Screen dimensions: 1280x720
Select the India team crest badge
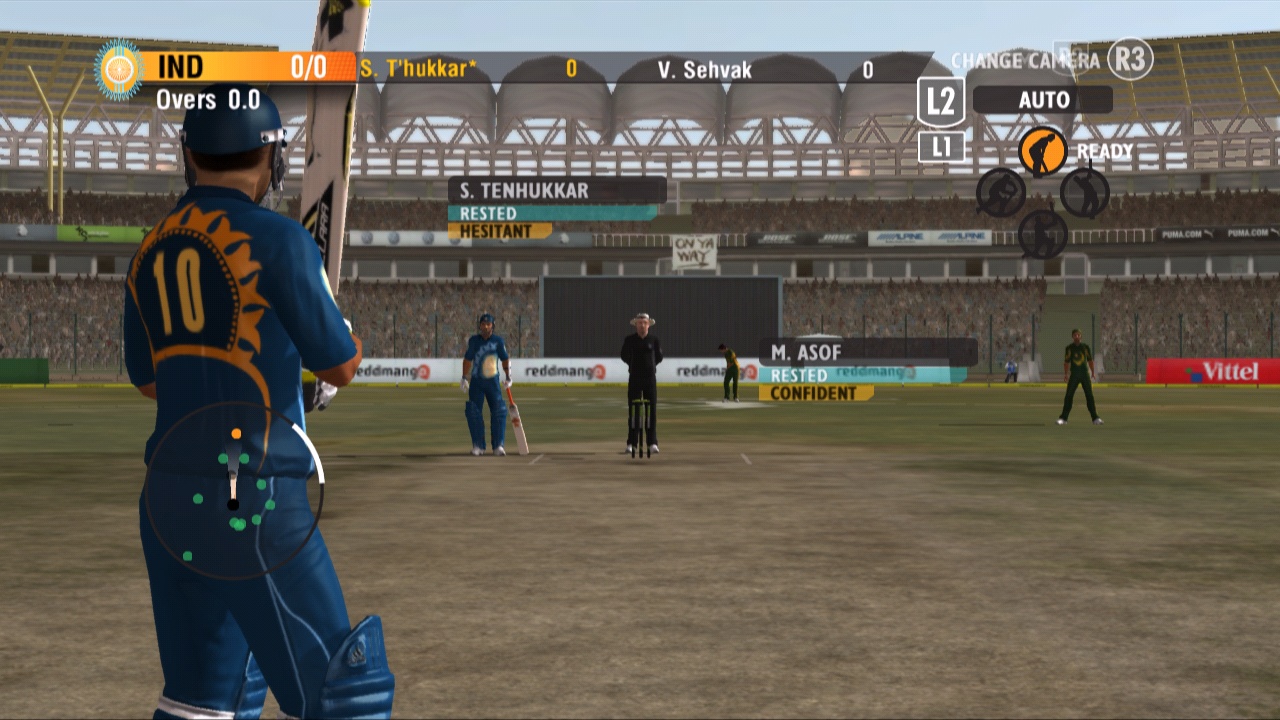[119, 69]
